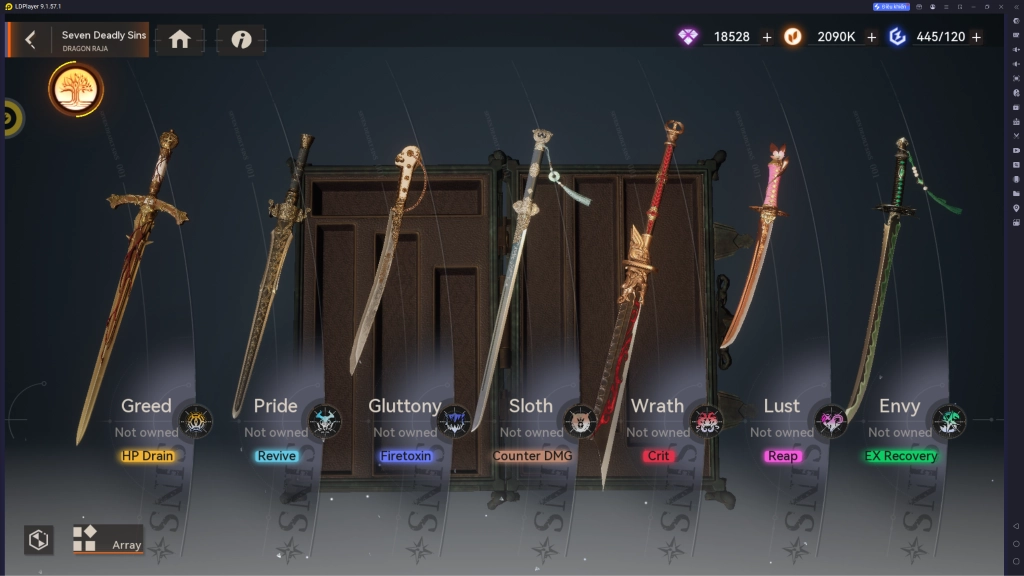Show the info panel
This screenshot has height=576, width=1024.
click(x=241, y=39)
